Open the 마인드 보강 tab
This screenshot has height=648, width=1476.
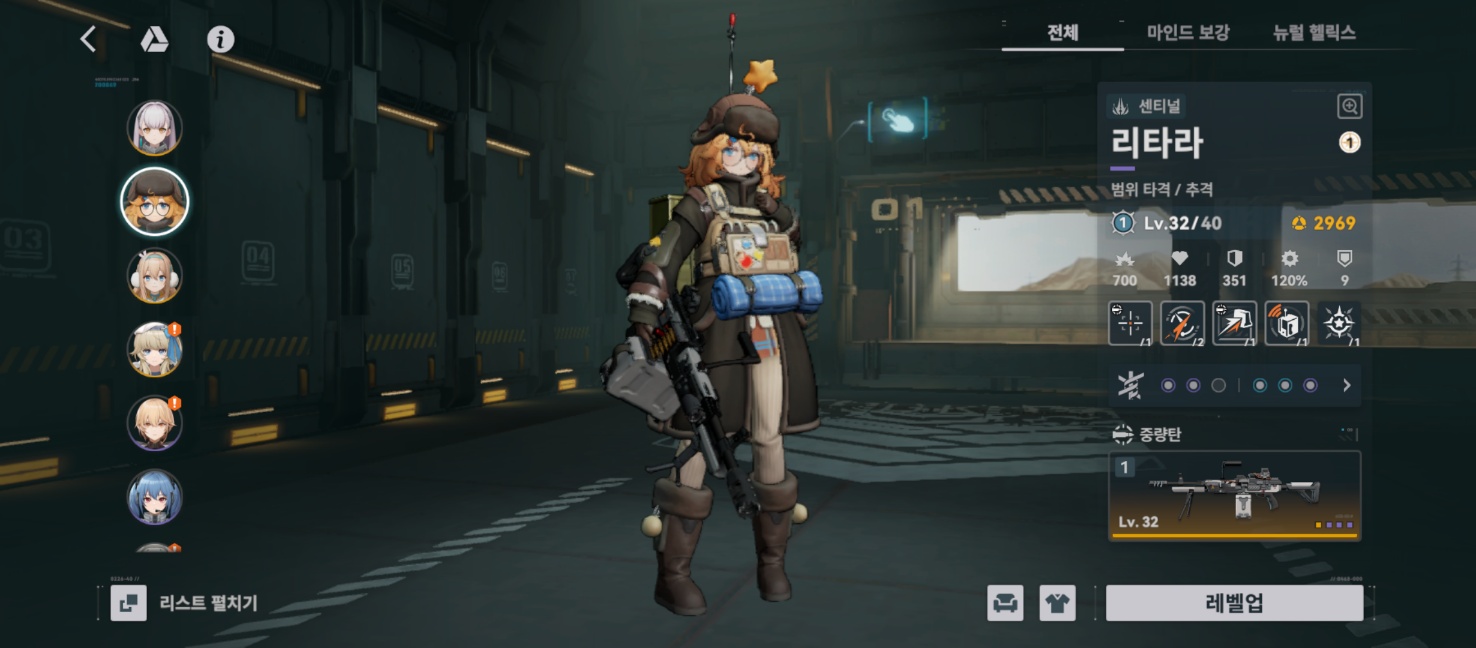[1187, 33]
